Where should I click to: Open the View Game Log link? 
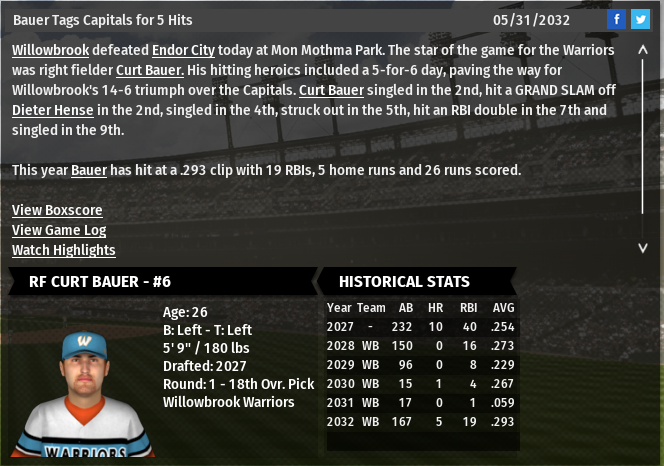click(x=59, y=230)
